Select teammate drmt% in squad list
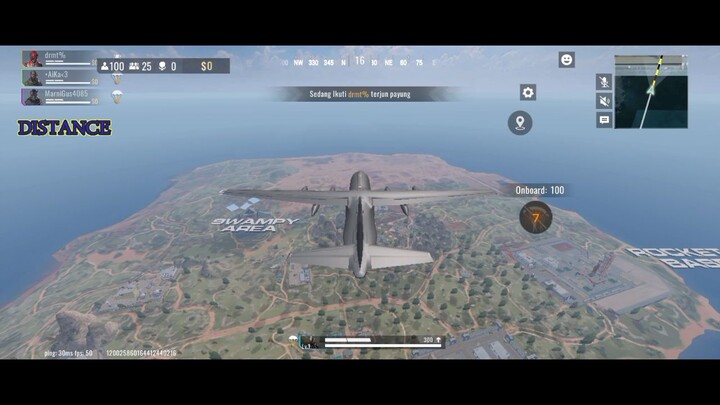The image size is (720, 405). (x=60, y=58)
